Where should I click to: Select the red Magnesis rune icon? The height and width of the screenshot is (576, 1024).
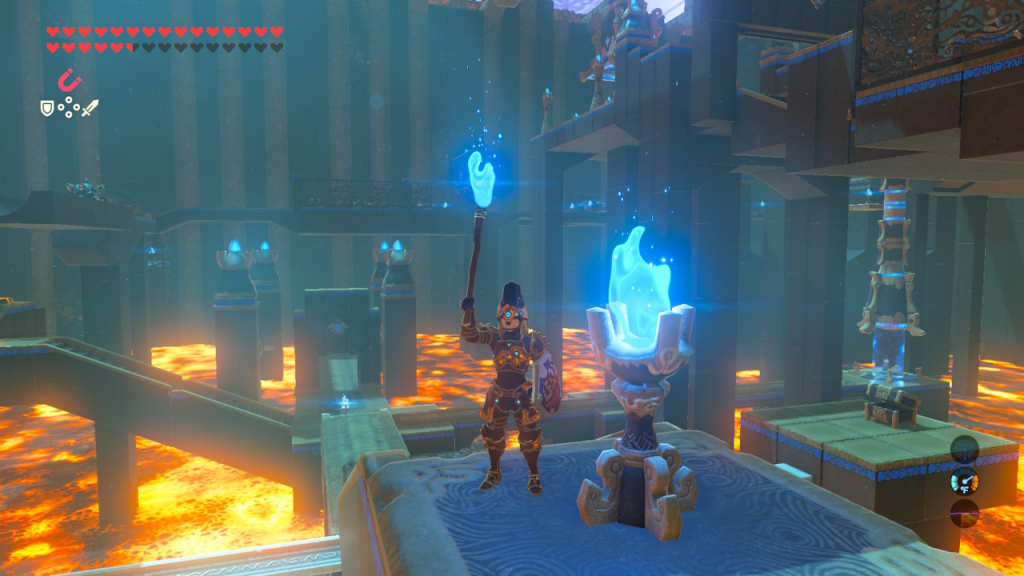(70, 80)
